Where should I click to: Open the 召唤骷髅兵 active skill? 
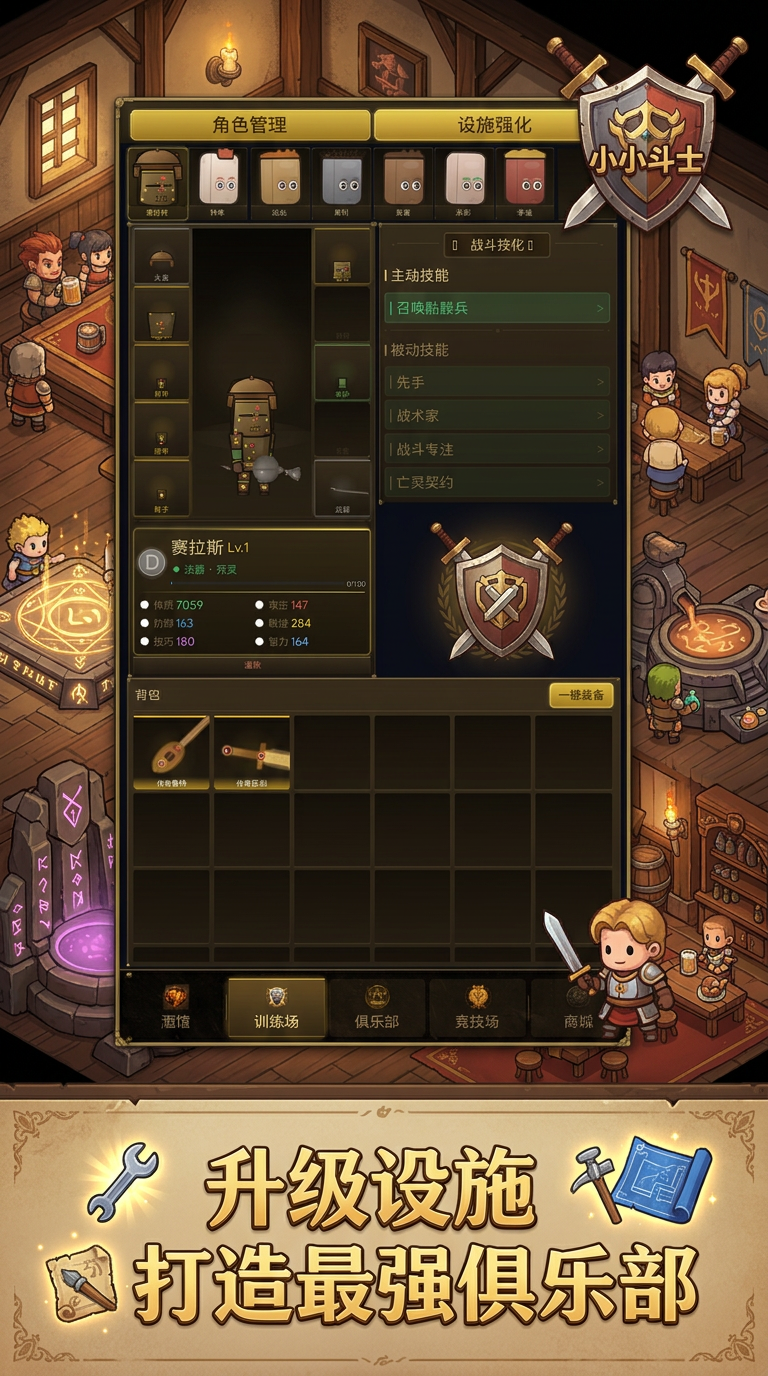point(497,308)
